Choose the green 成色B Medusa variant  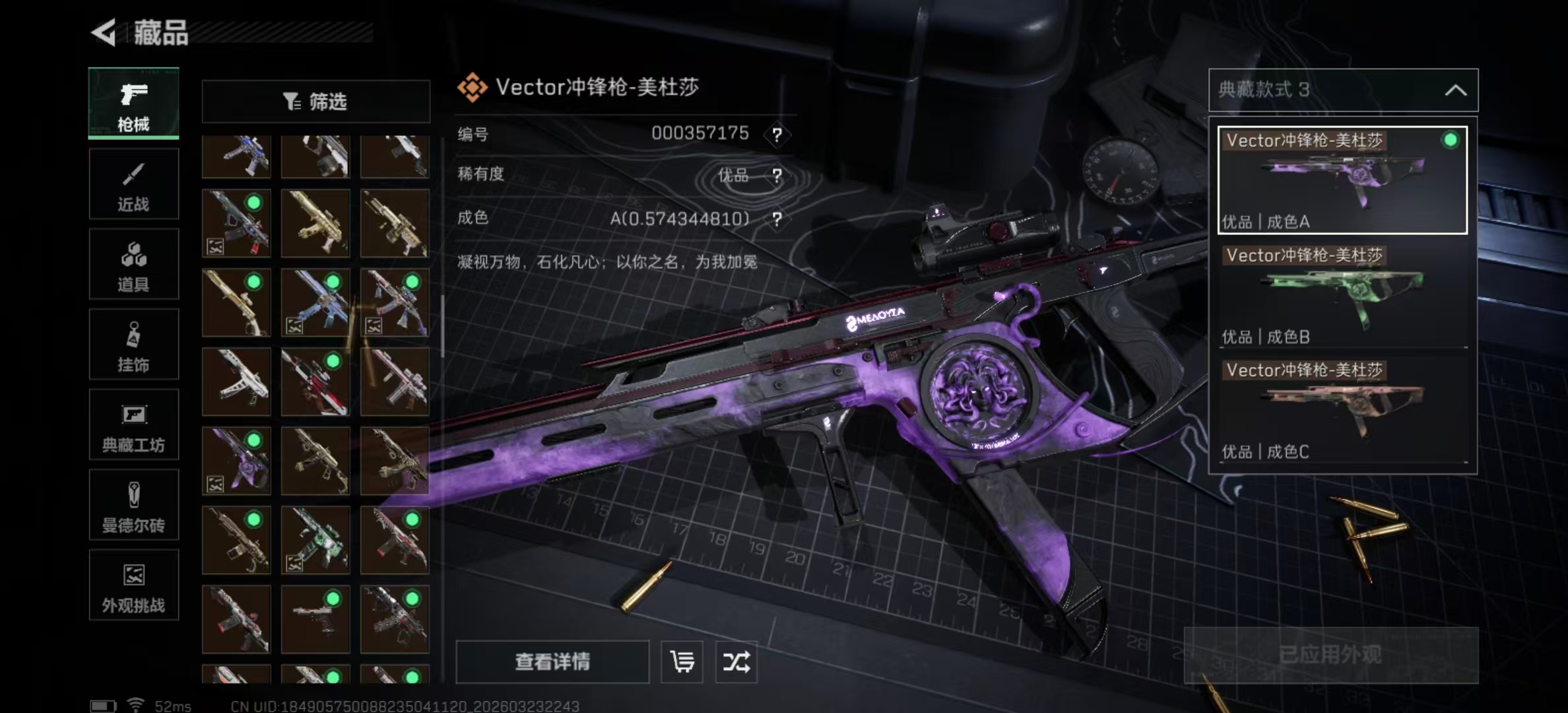(1342, 295)
